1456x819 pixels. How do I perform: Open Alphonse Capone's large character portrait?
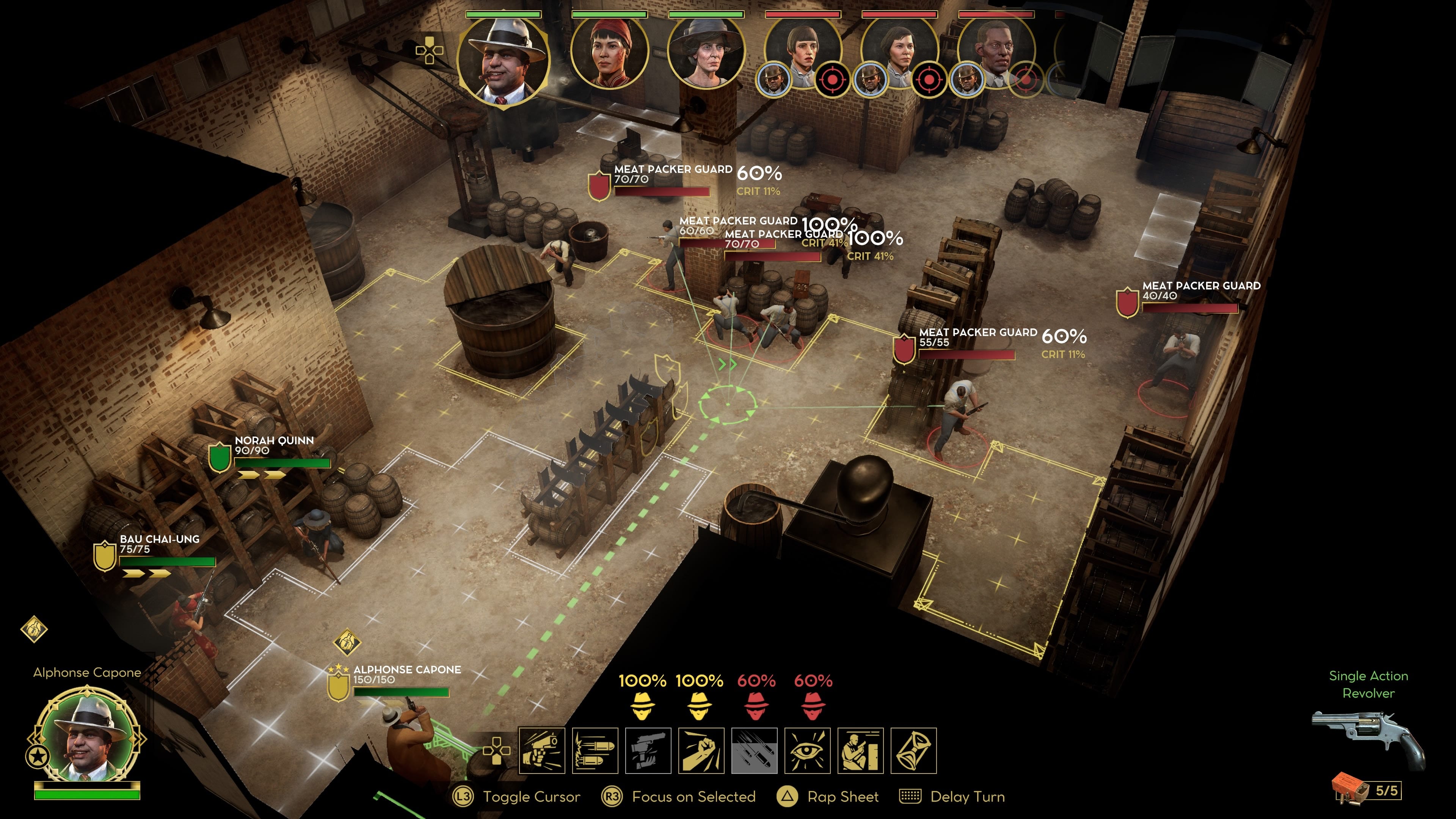pos(87,735)
